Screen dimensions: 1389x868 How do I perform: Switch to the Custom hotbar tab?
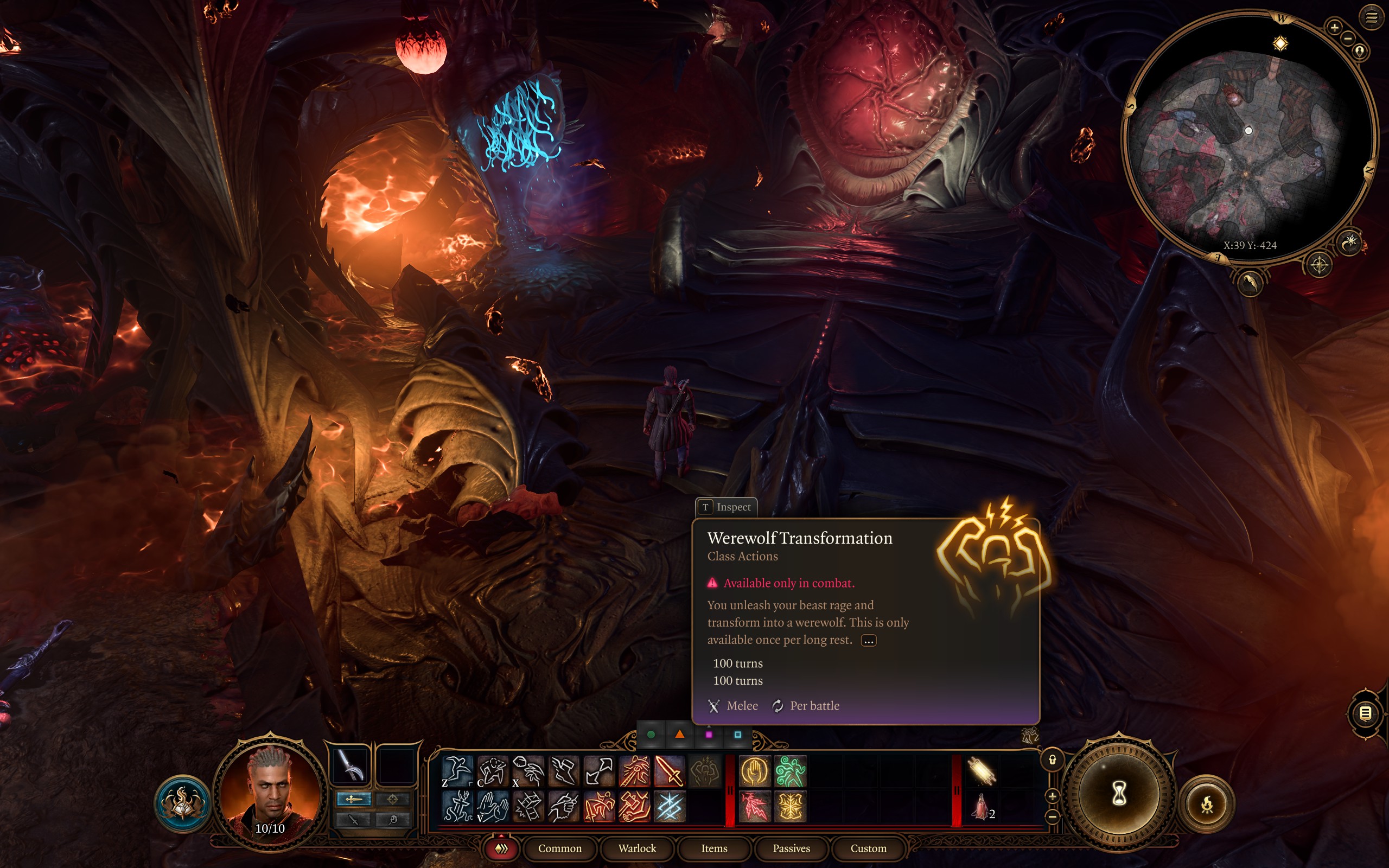click(x=868, y=848)
